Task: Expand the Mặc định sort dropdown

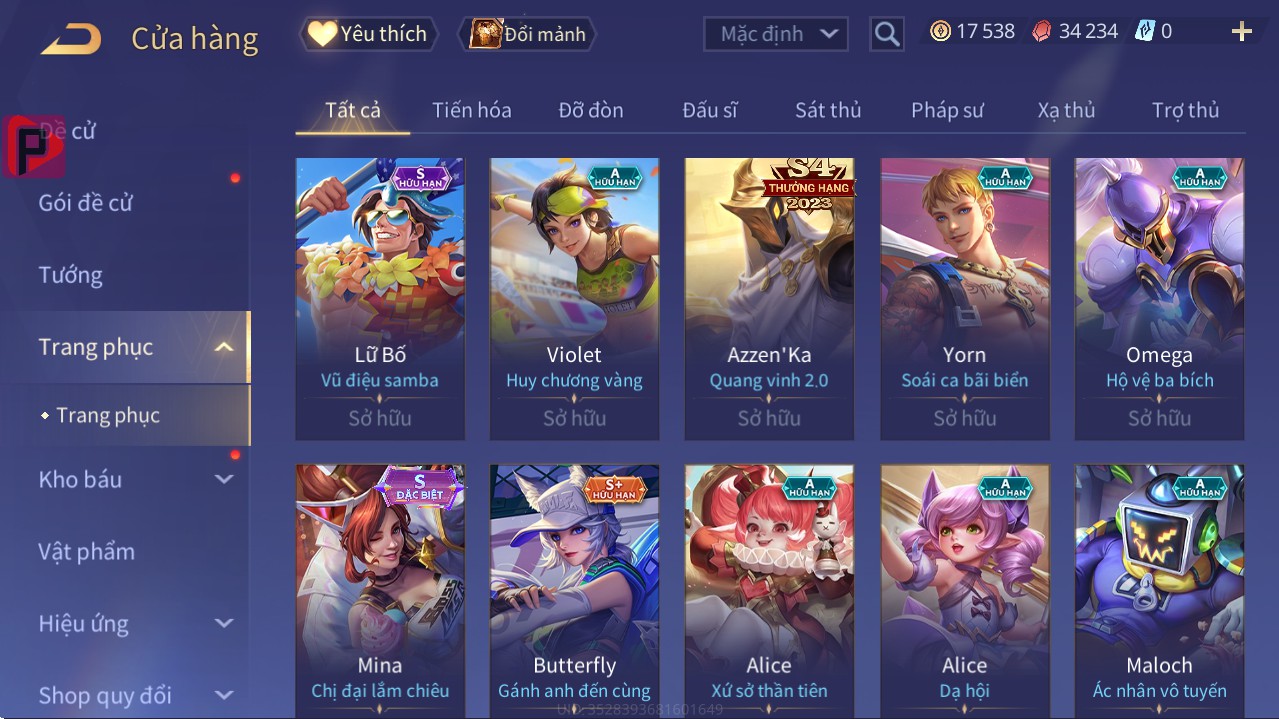Action: tap(775, 34)
